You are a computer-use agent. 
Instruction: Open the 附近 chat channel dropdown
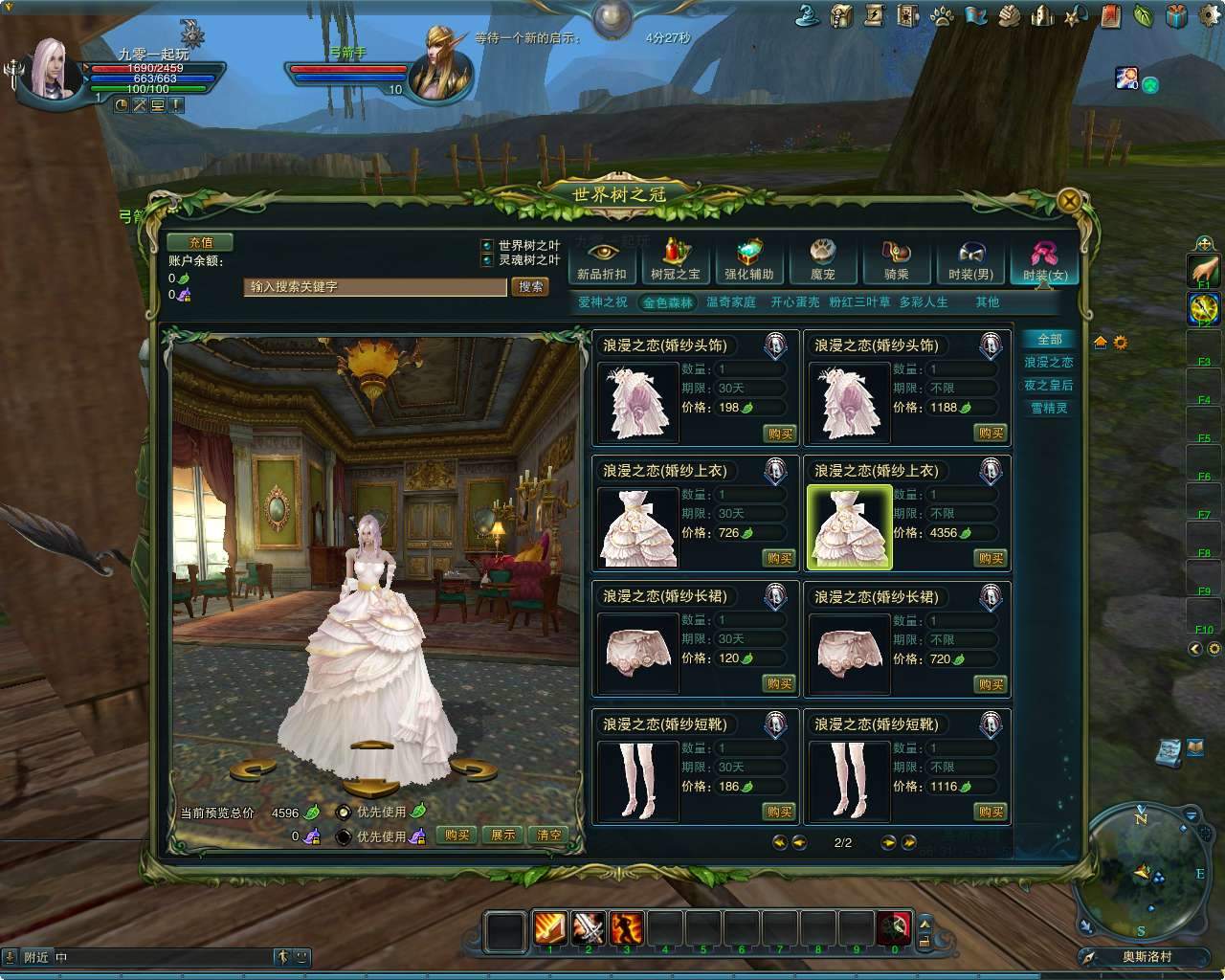(x=36, y=956)
